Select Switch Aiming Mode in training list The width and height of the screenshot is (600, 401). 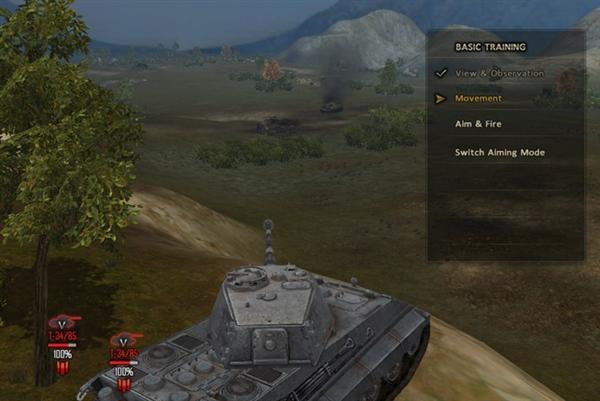(499, 152)
